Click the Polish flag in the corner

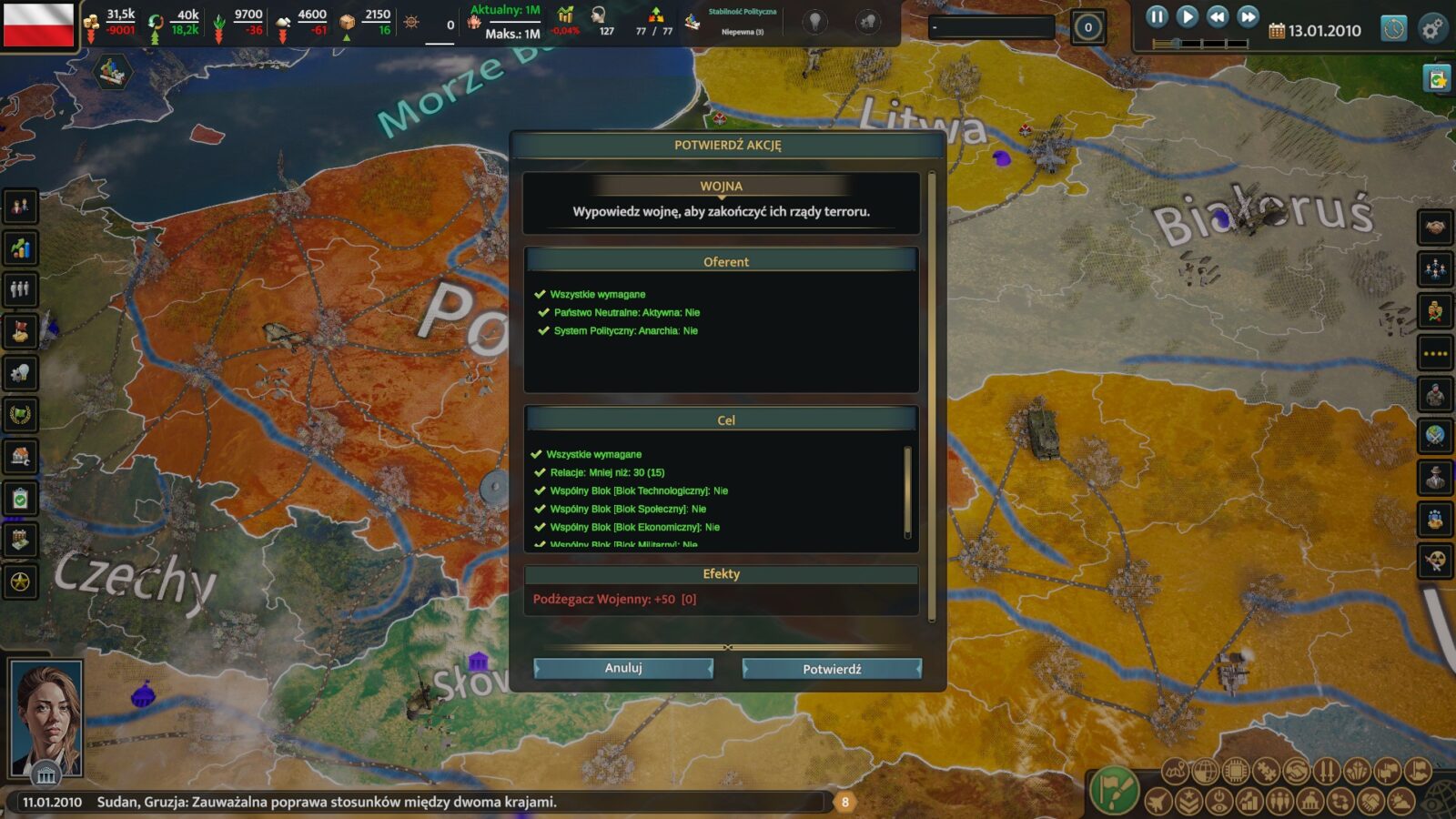click(x=38, y=25)
